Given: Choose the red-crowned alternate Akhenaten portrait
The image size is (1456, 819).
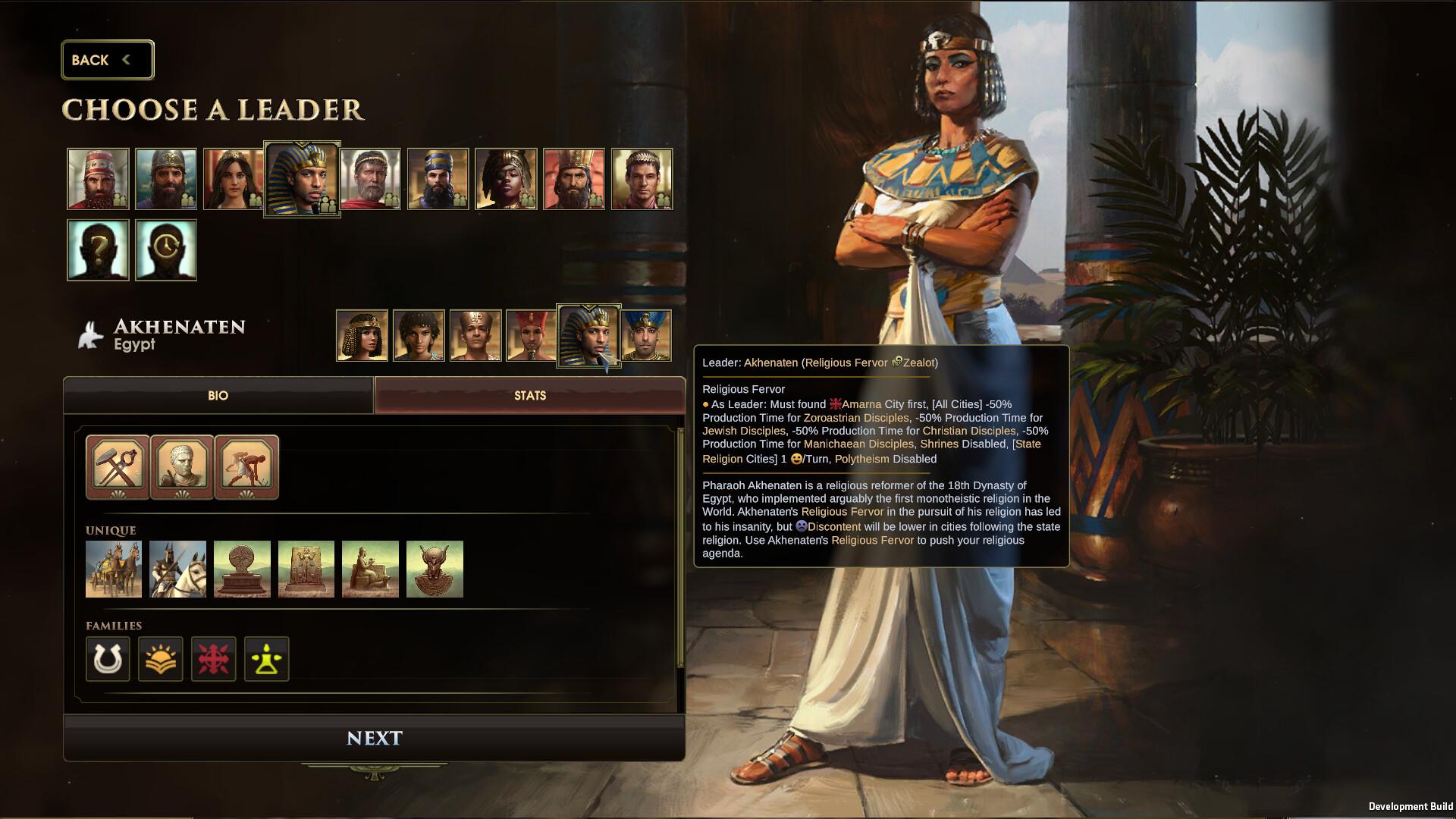Looking at the screenshot, I should (532, 334).
